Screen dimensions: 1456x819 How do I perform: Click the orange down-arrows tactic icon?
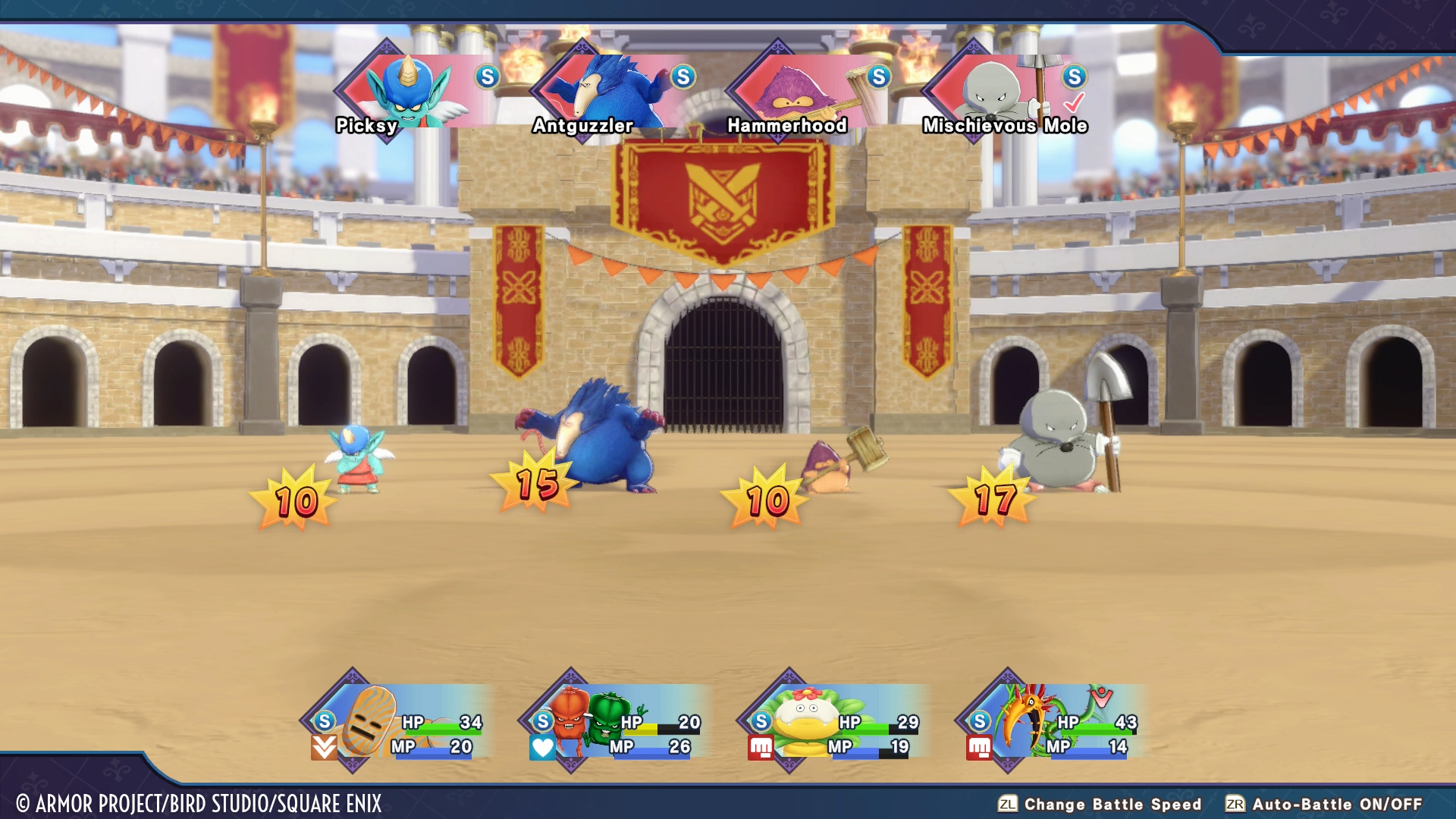tap(324, 748)
